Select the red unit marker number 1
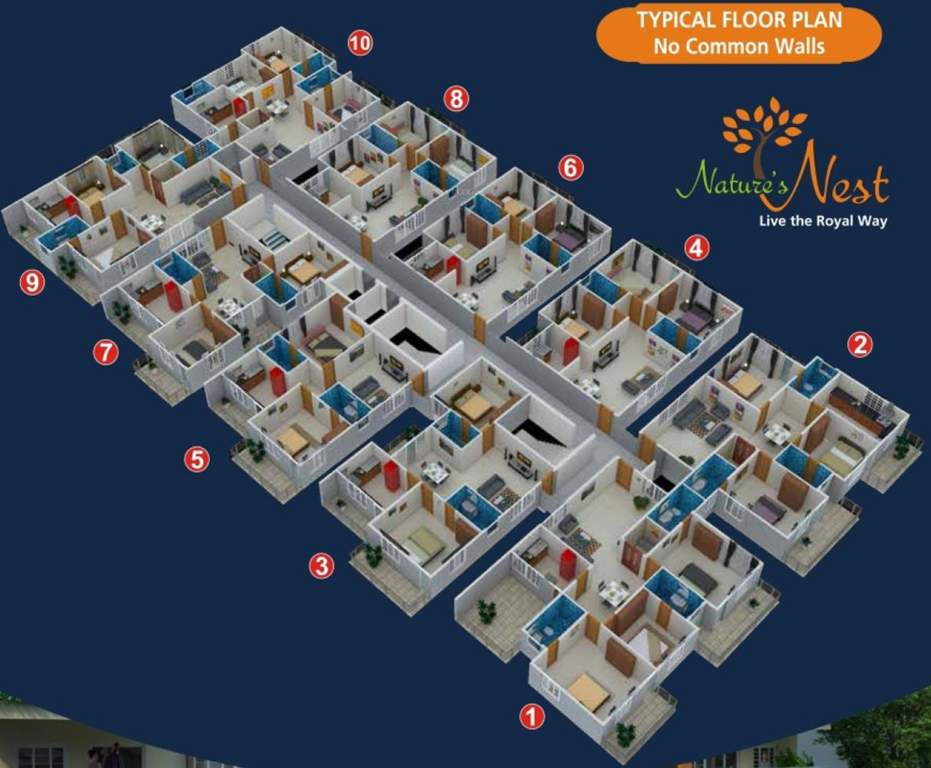This screenshot has width=931, height=768. coord(531,715)
